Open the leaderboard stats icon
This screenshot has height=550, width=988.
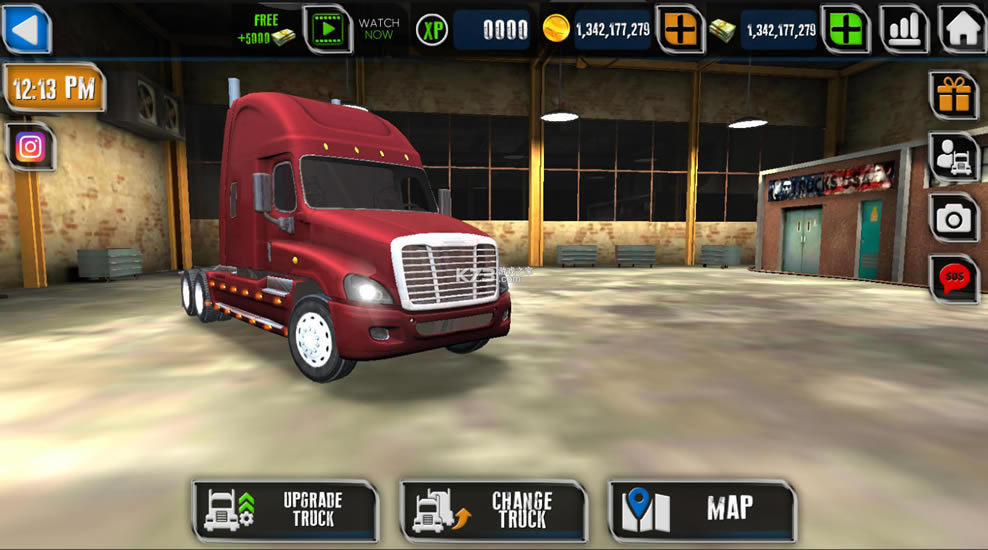tap(903, 29)
